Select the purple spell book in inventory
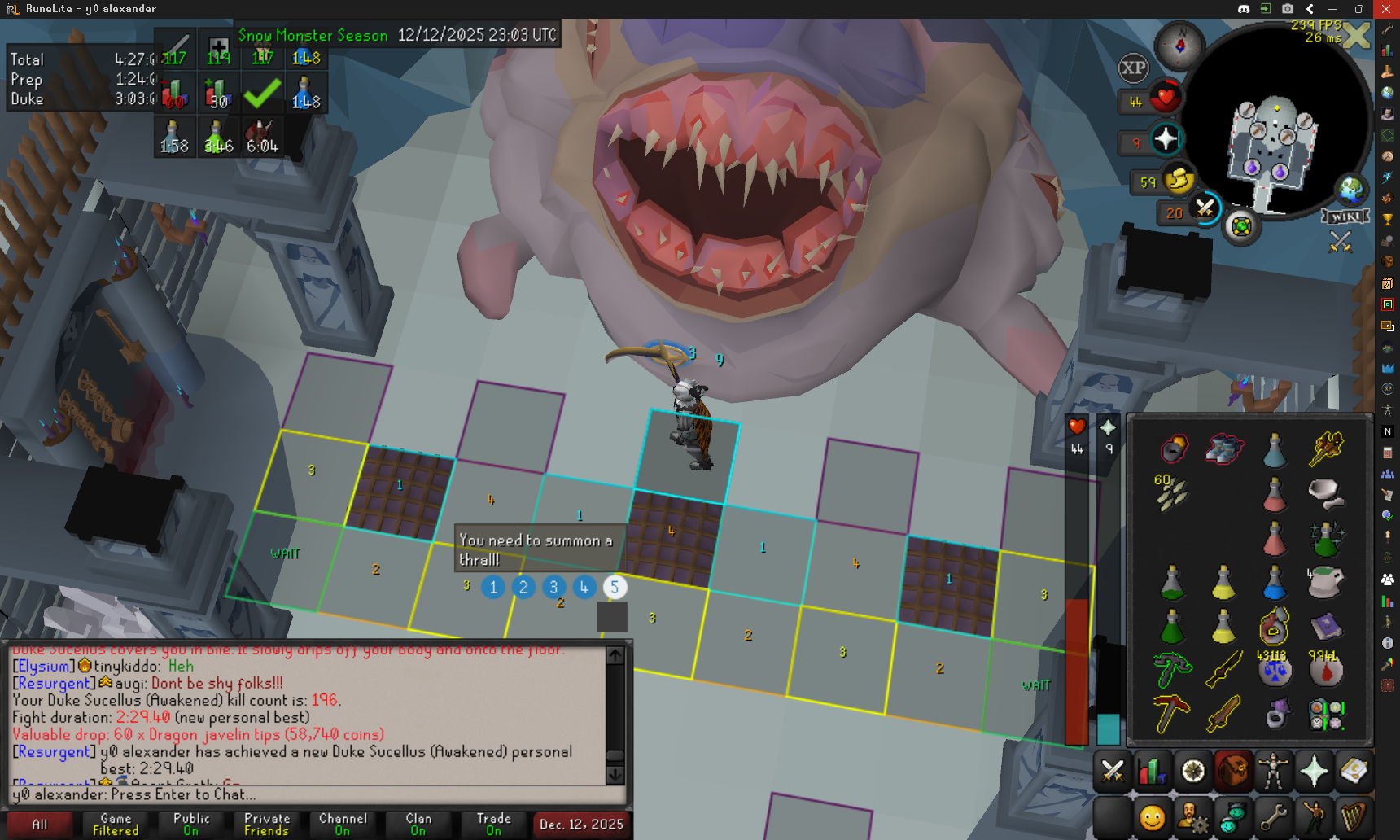 click(x=1326, y=627)
